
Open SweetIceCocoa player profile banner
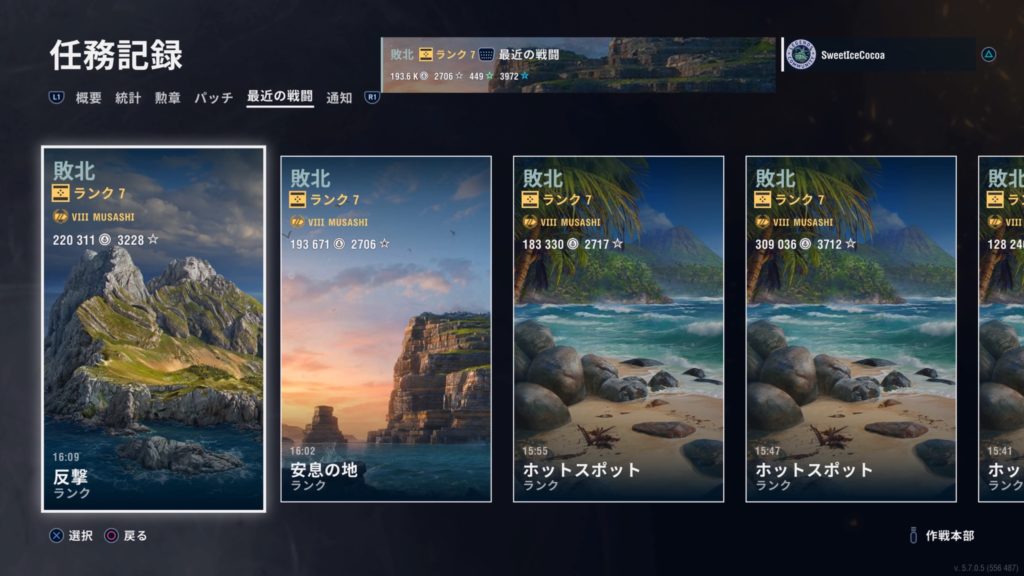tap(880, 55)
